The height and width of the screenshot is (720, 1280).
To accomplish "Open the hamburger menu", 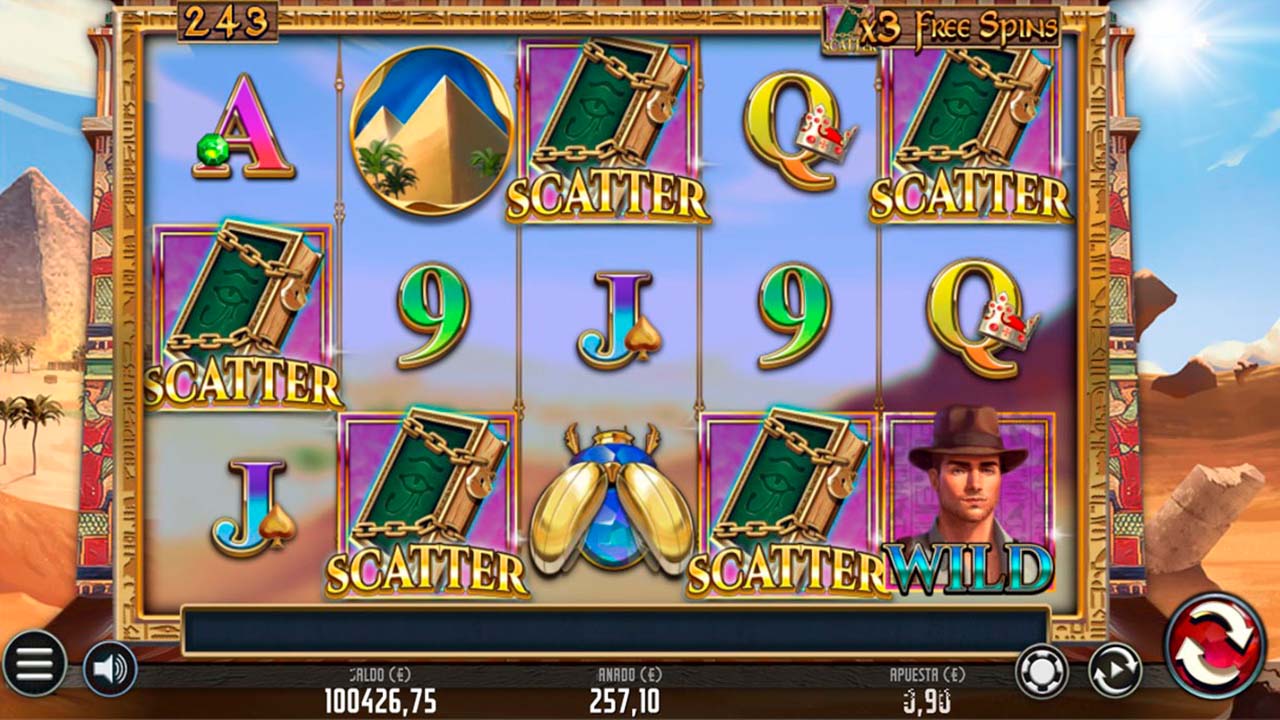I will [34, 664].
